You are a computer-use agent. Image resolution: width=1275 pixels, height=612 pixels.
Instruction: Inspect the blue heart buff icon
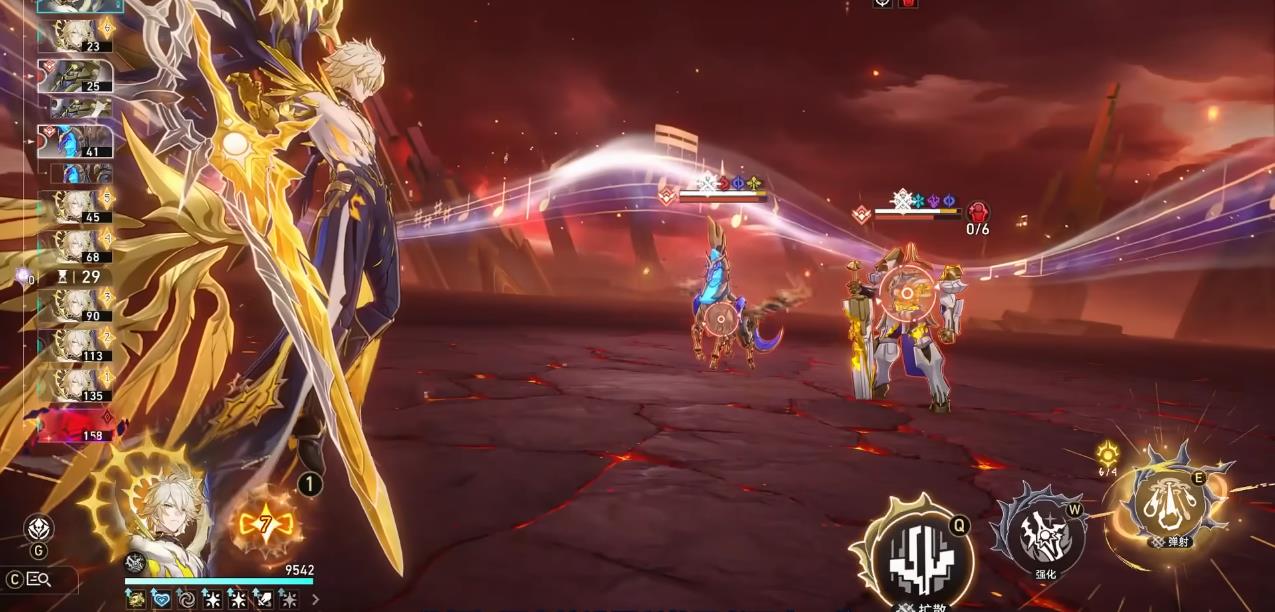(160, 599)
